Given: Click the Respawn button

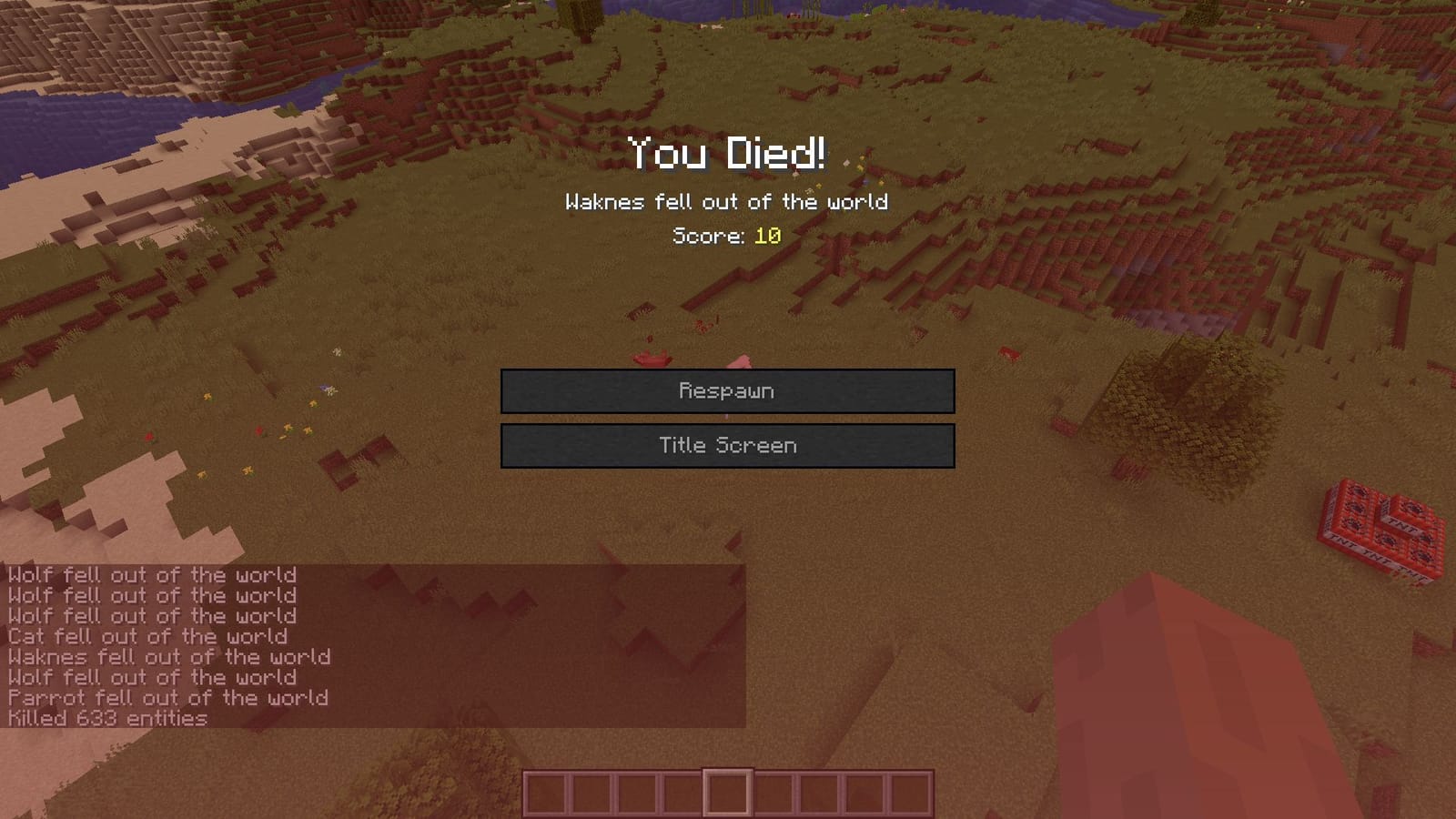Looking at the screenshot, I should [x=726, y=391].
